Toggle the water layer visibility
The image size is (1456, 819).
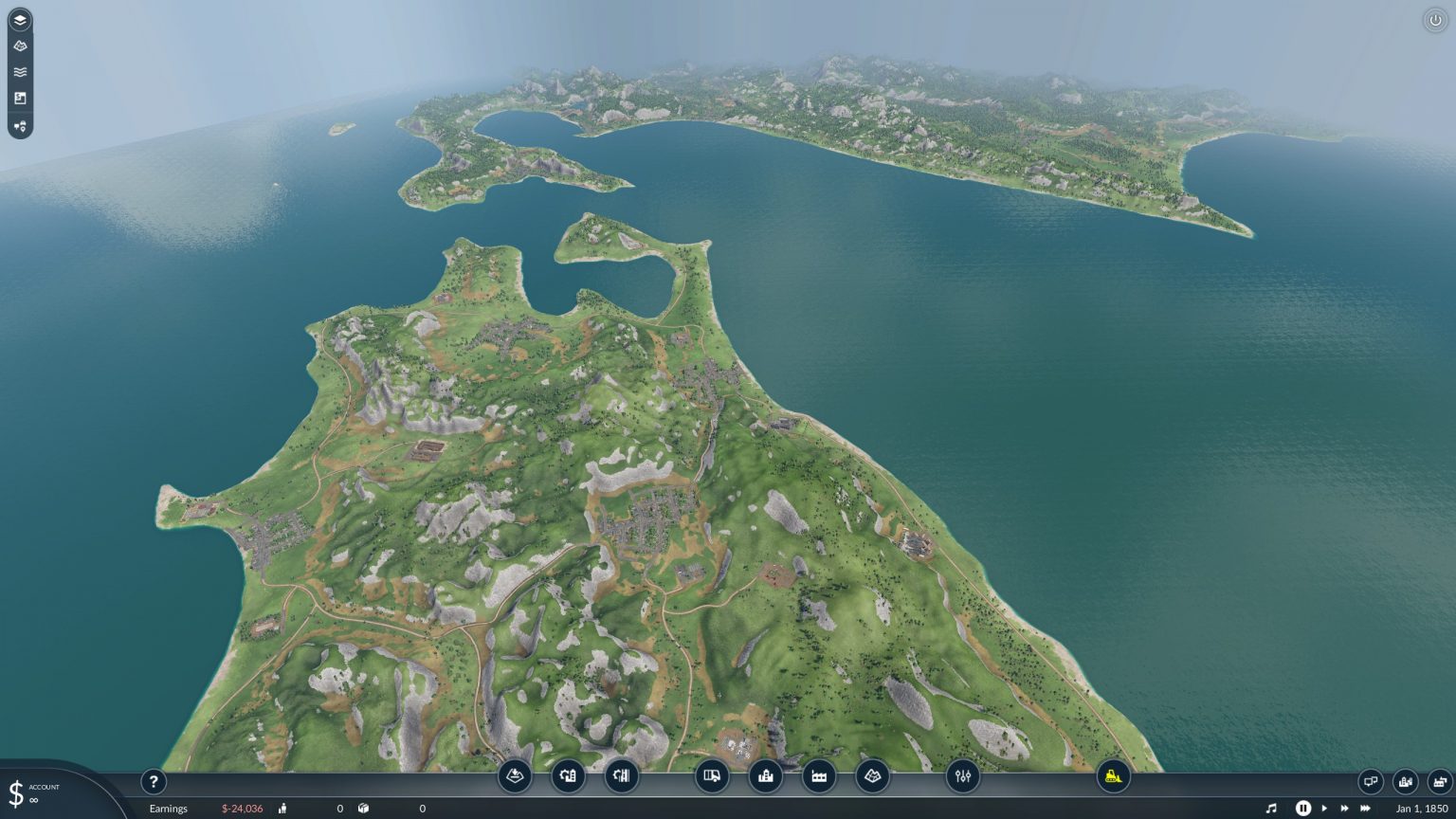(21, 71)
